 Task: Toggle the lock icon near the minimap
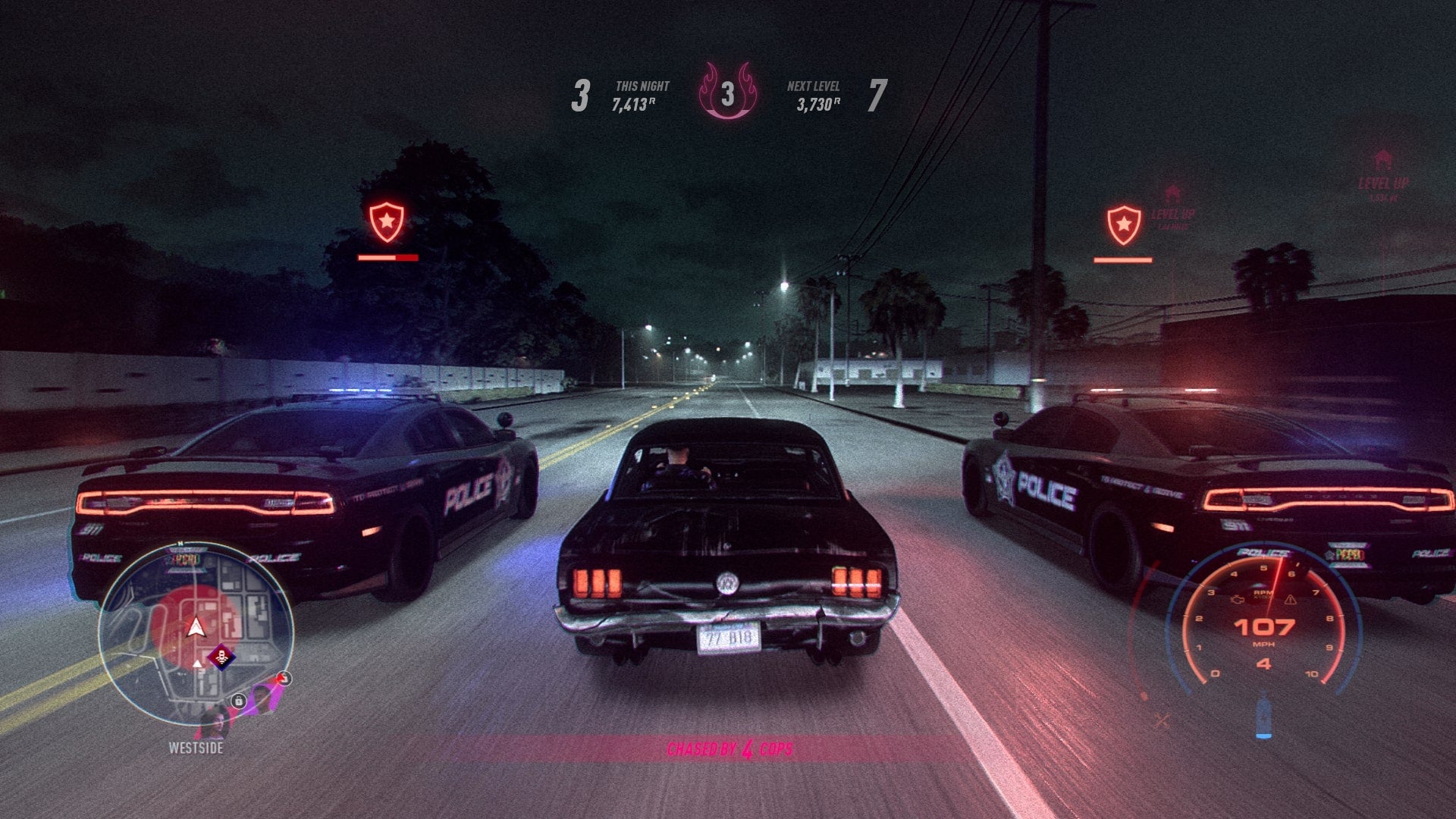(238, 701)
